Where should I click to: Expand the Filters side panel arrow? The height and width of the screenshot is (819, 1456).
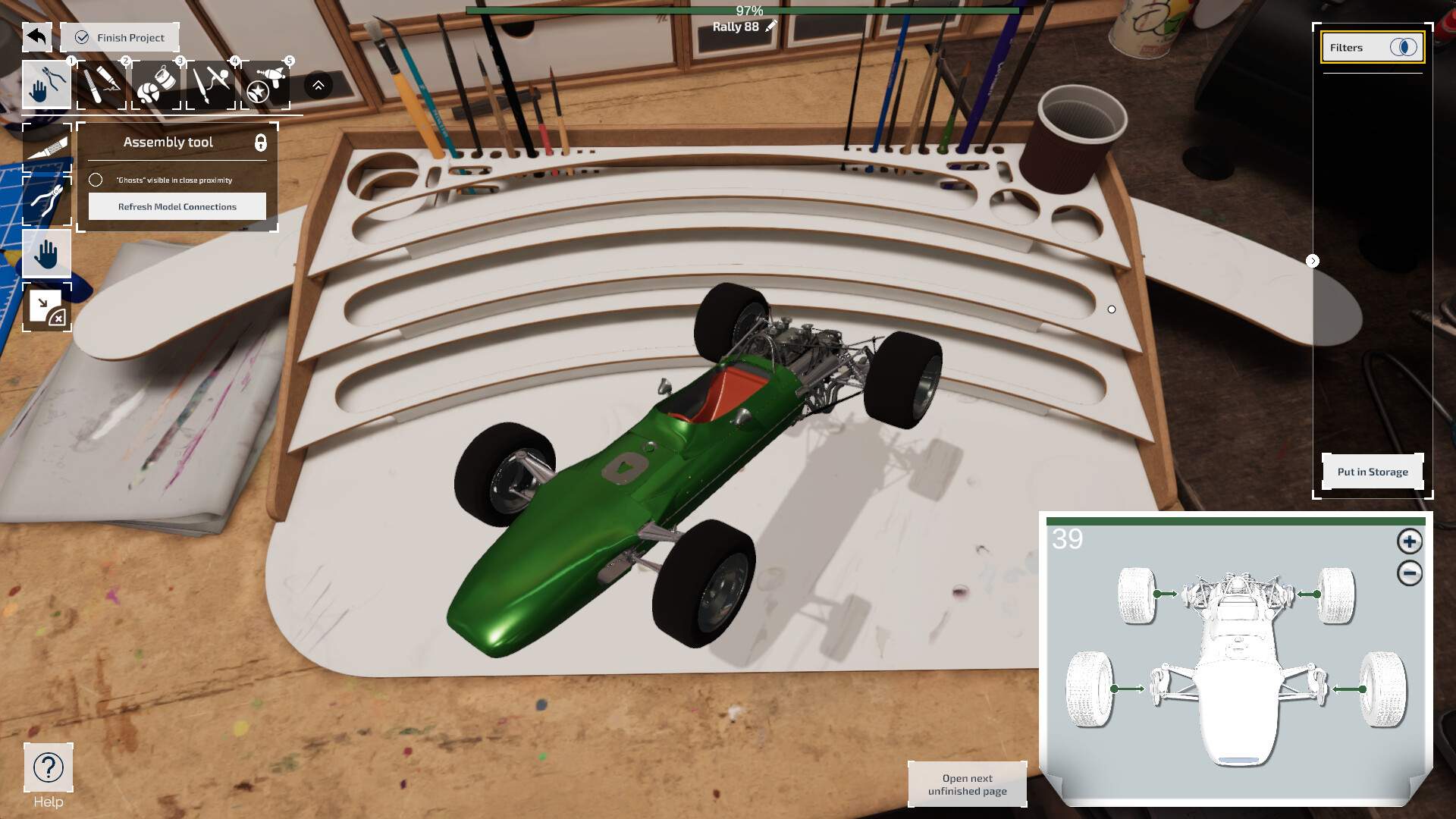(1313, 260)
